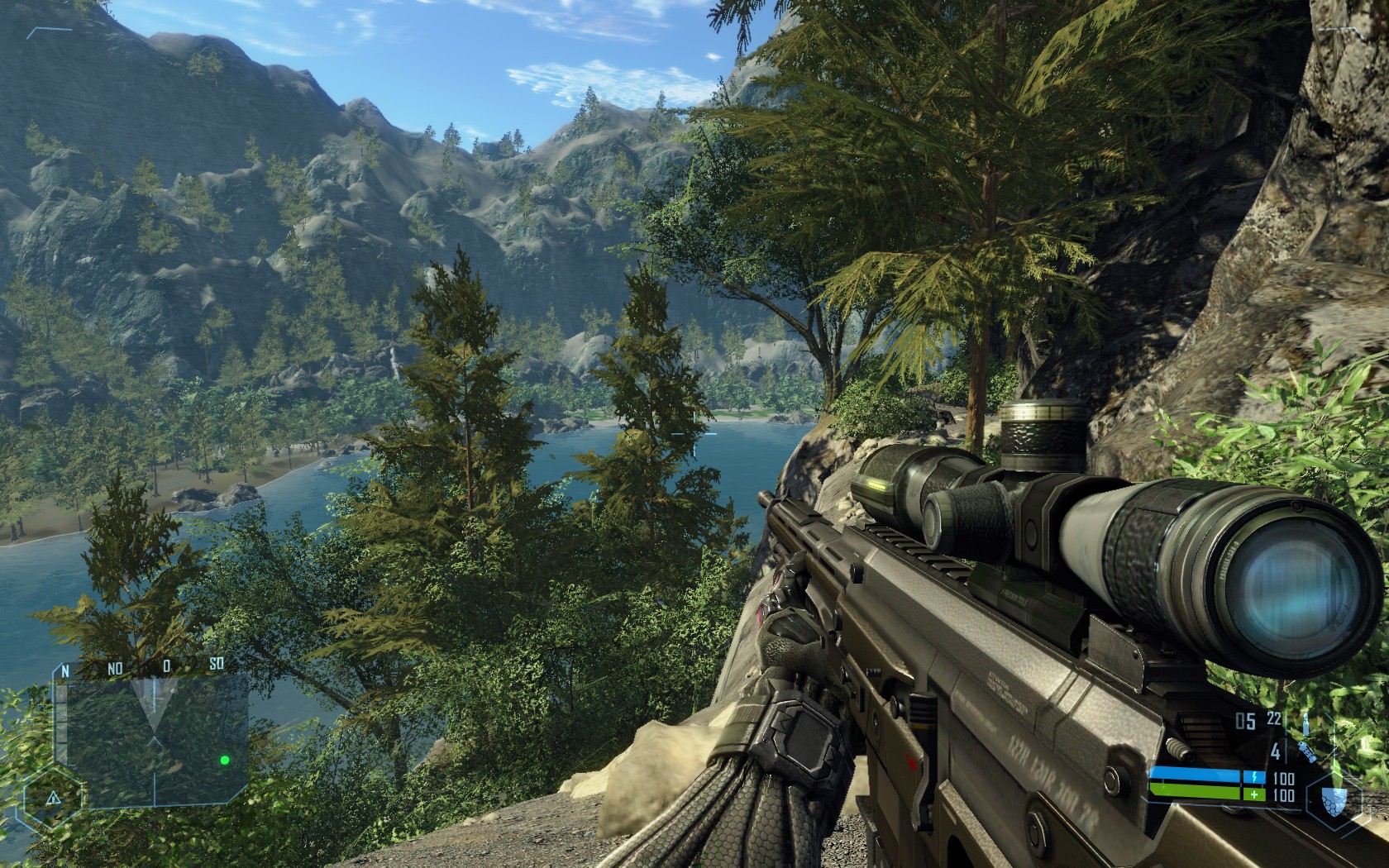
Task: Activate the armor shield suit mode icon
Action: pos(1334,800)
